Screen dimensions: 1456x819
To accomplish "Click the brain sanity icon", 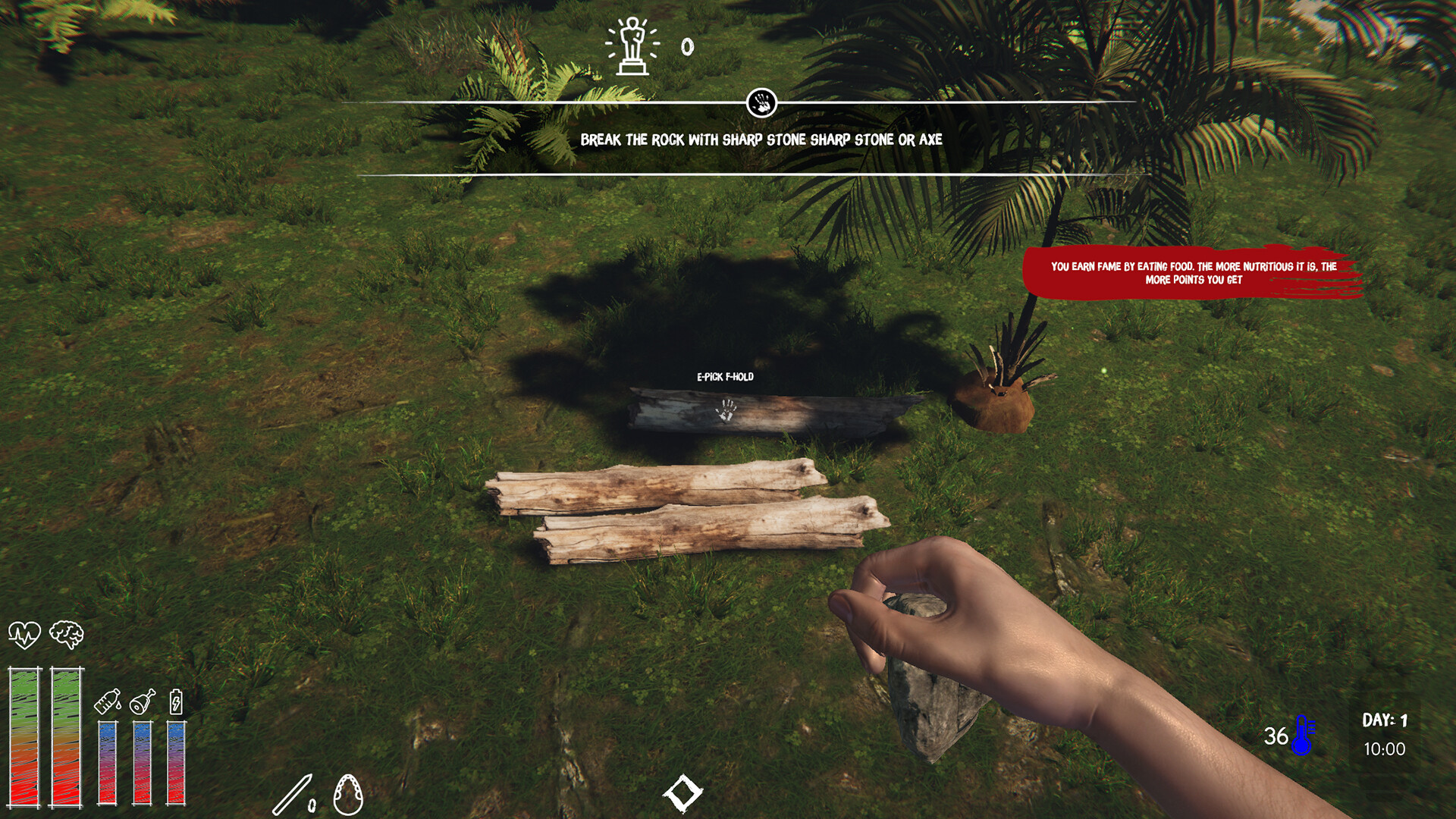I will point(67,634).
